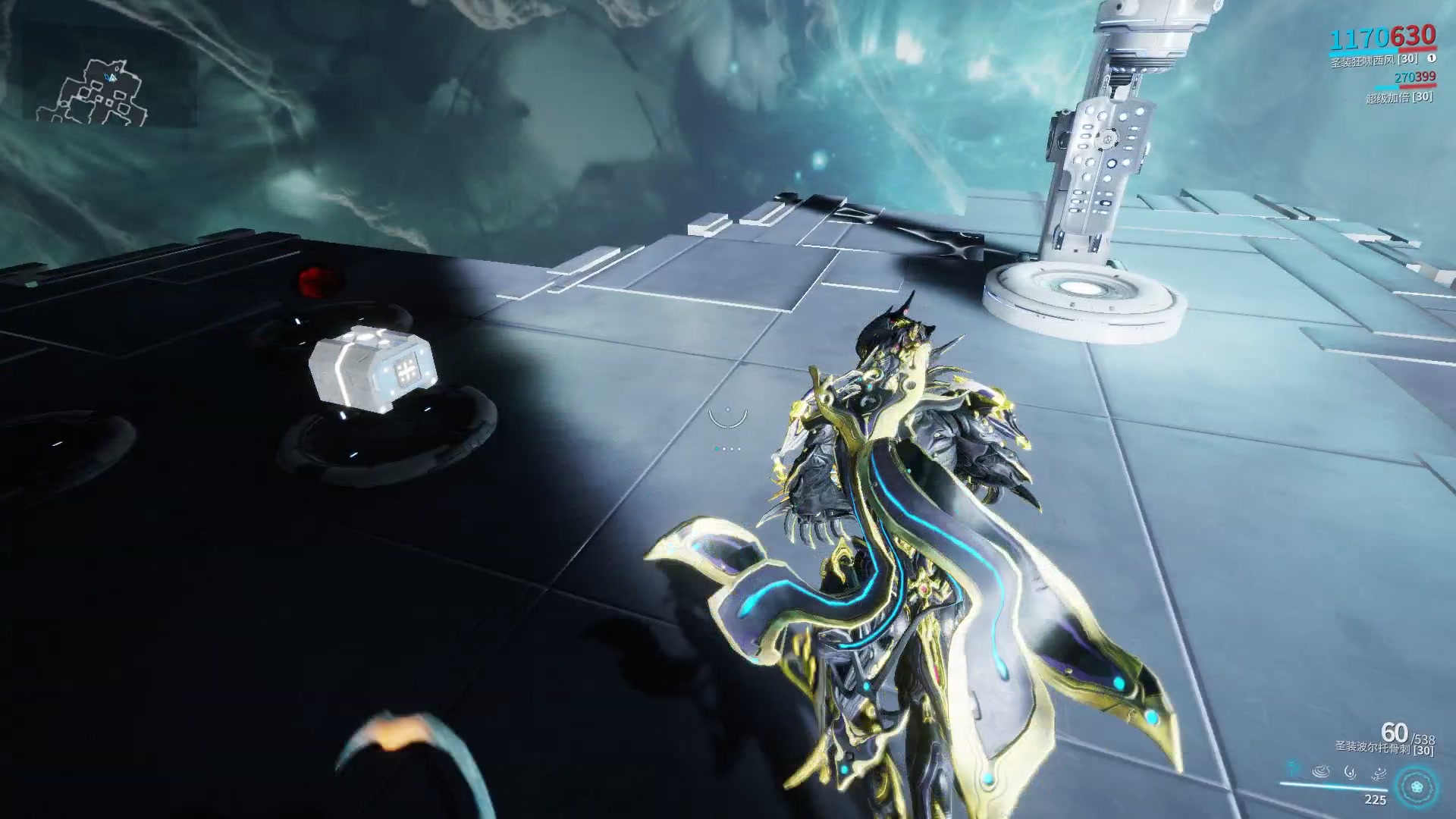Open the minimap in the corner

(x=91, y=93)
